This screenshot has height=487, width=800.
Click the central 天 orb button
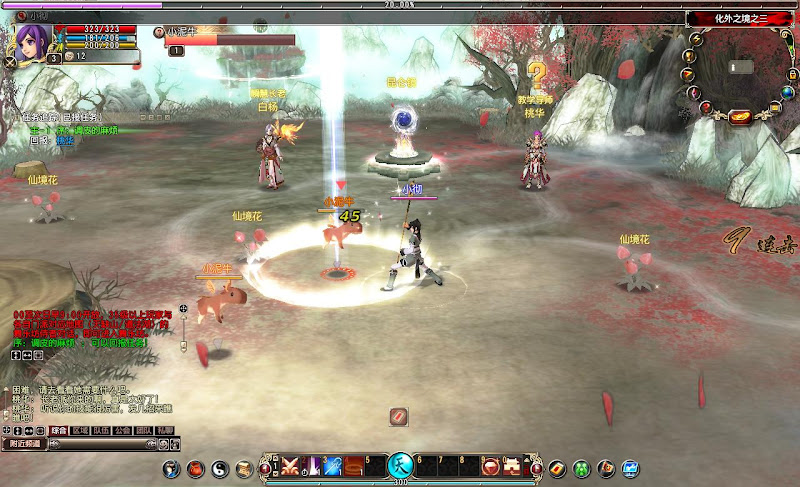click(x=400, y=466)
